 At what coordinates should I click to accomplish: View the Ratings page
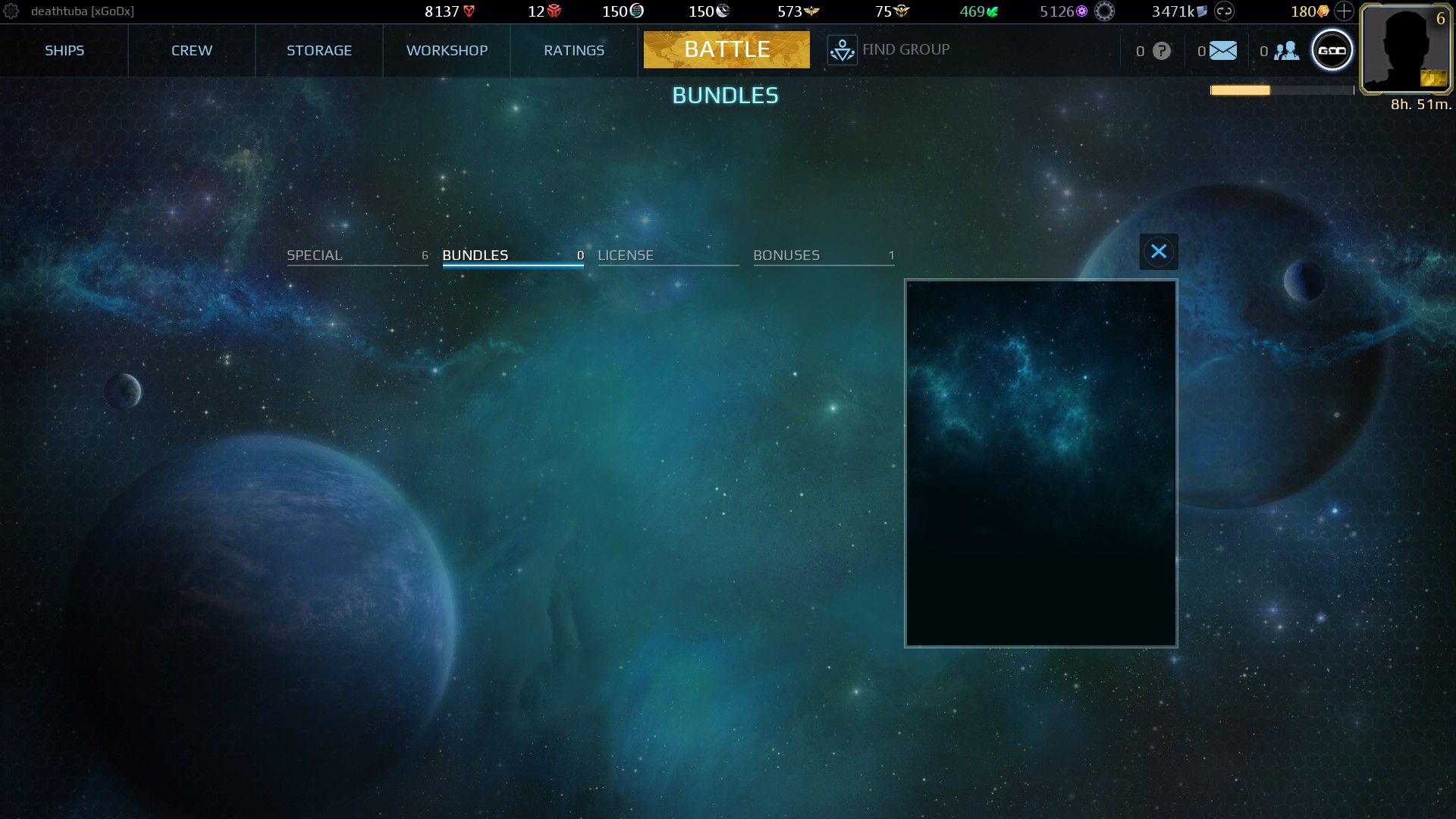(574, 51)
